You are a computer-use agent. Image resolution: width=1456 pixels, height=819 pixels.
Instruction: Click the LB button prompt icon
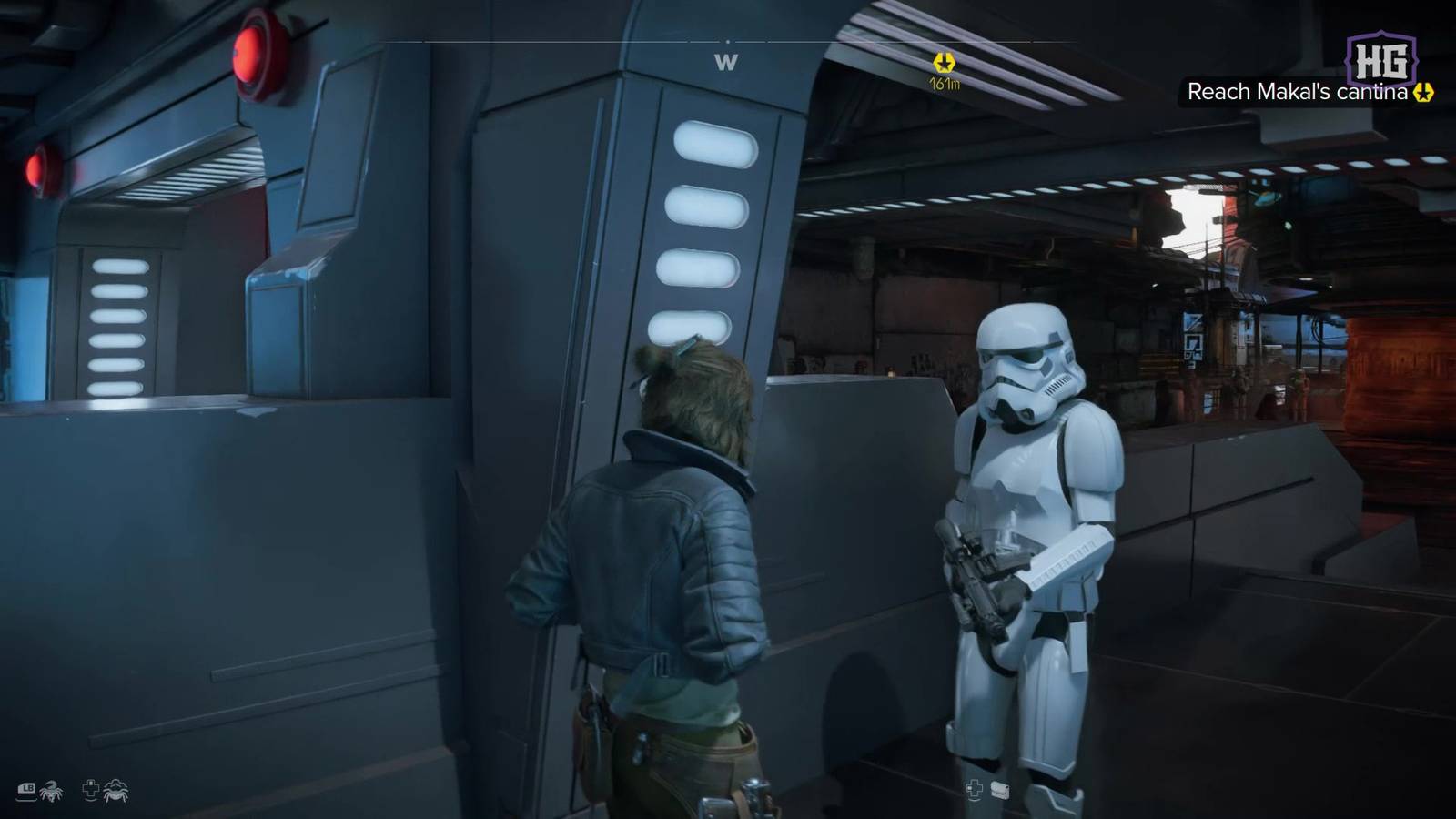pyautogui.click(x=25, y=789)
